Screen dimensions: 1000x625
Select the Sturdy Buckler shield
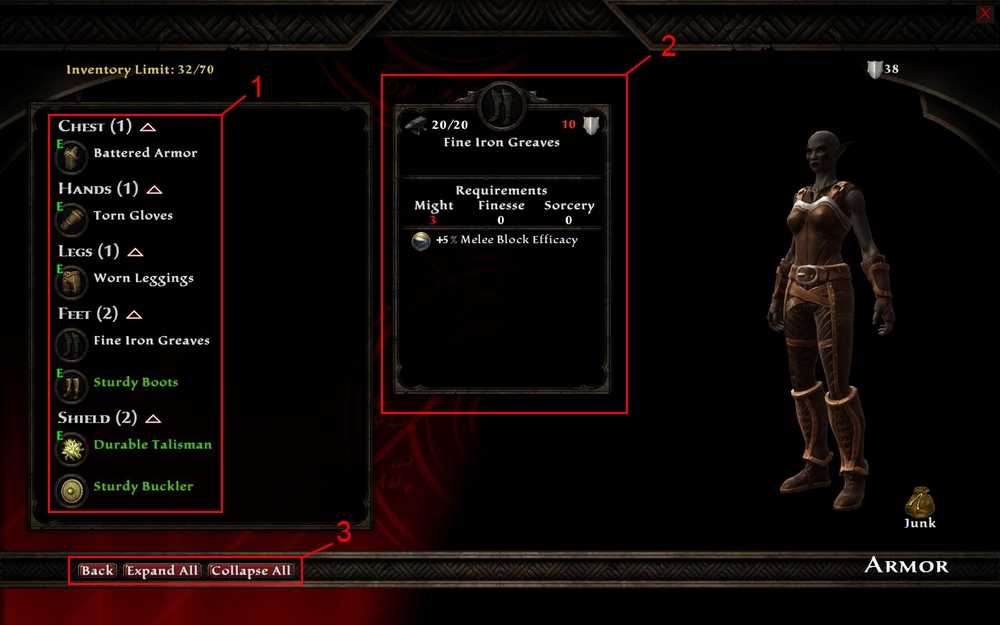pyautogui.click(x=143, y=486)
